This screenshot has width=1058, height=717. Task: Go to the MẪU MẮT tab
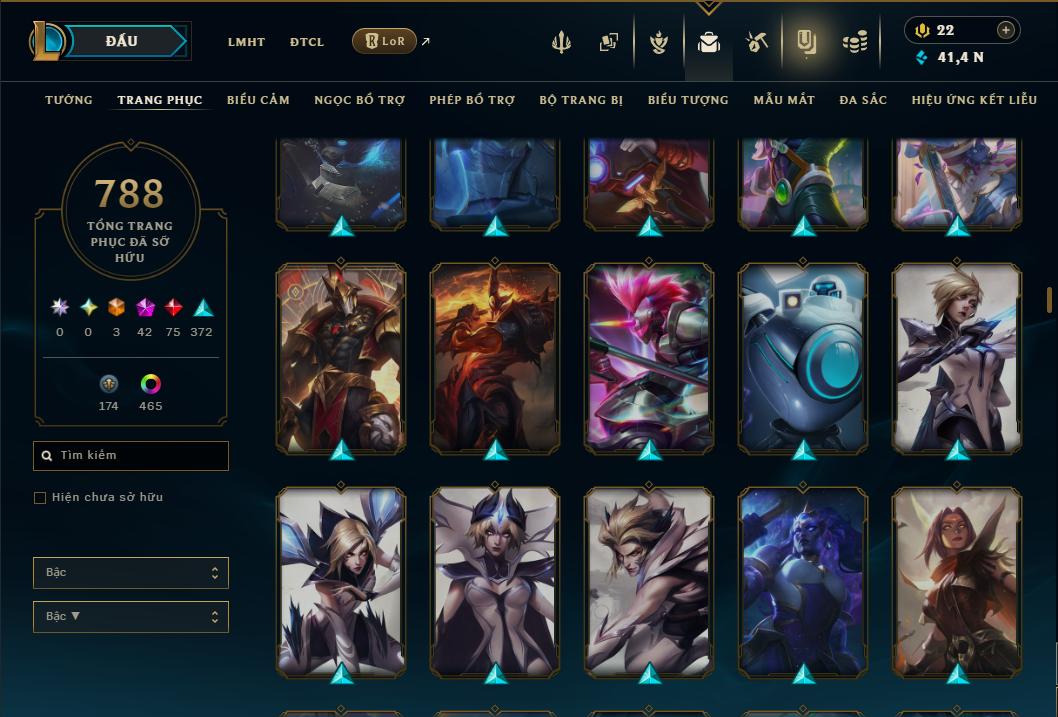click(784, 100)
